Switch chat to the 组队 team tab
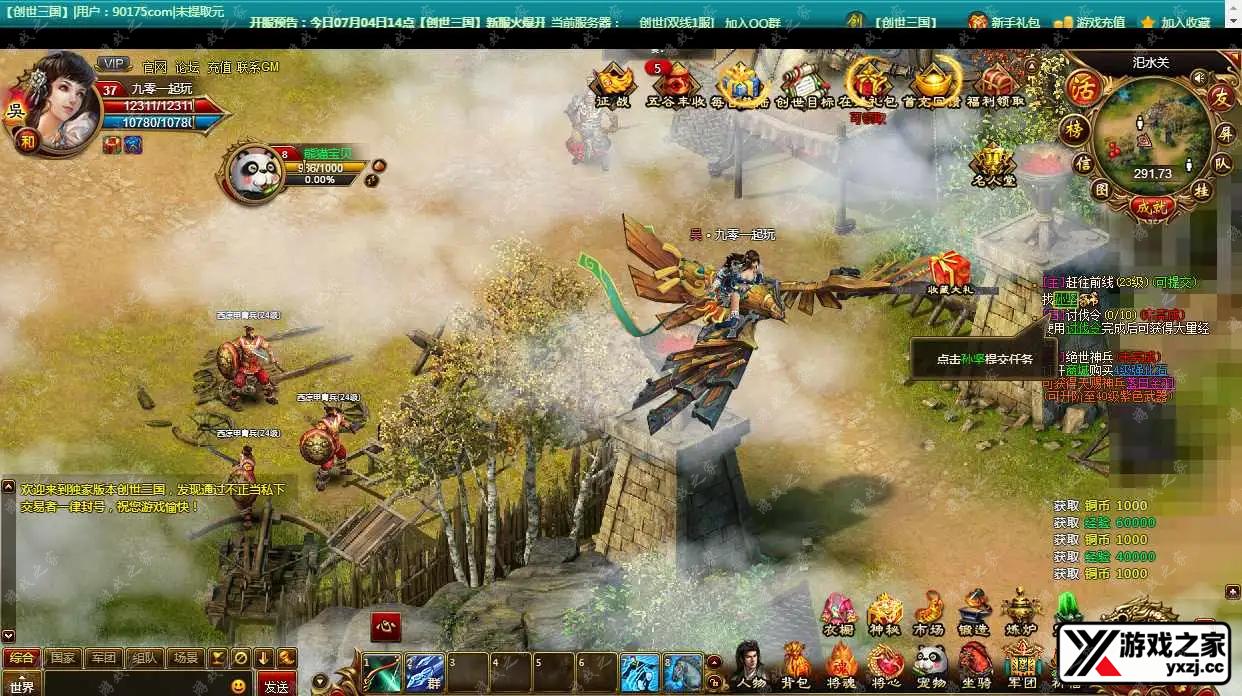Image resolution: width=1242 pixels, height=696 pixels. 144,658
